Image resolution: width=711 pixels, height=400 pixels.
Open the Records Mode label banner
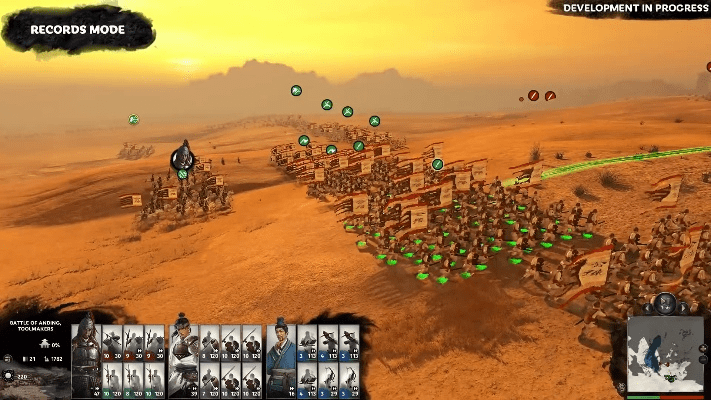78,30
